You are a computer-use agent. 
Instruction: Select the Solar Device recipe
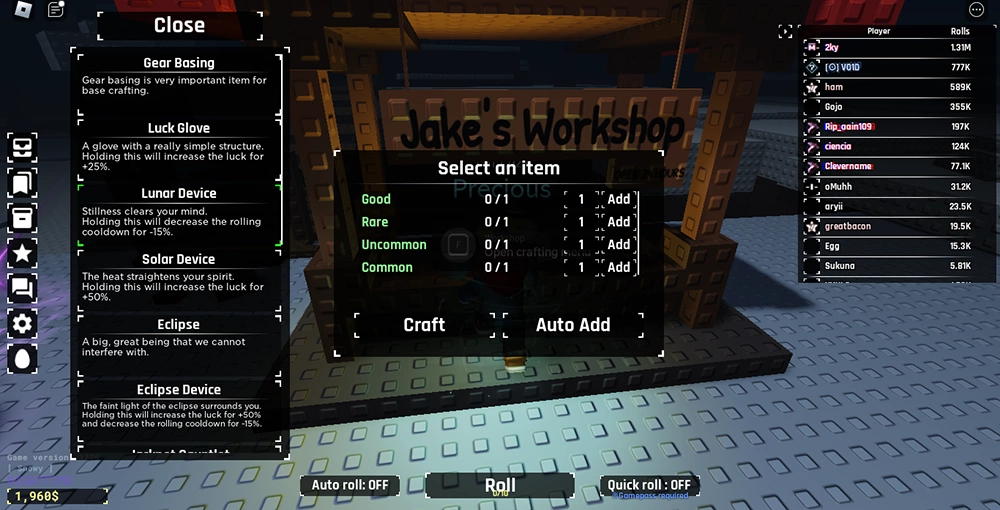point(179,273)
